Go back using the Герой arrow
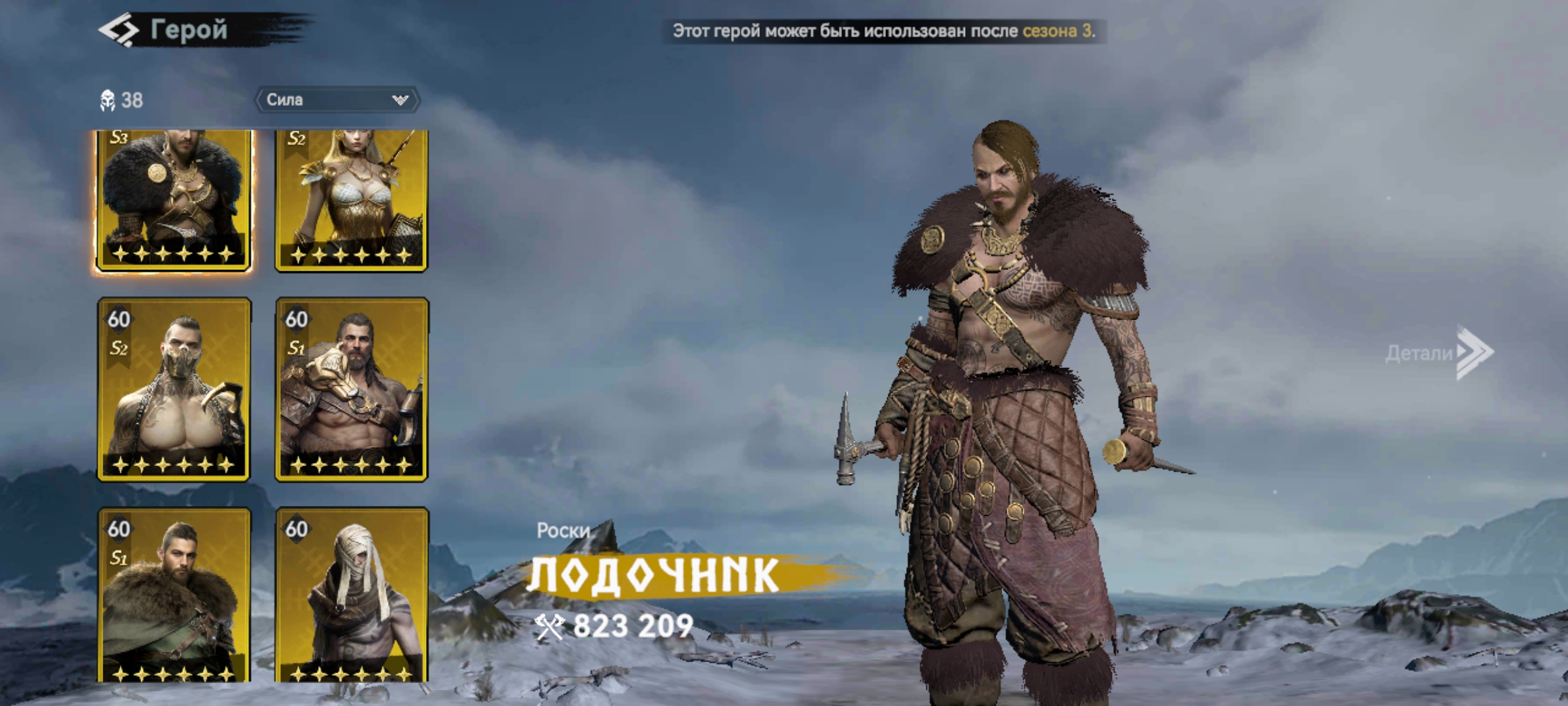This screenshot has height=706, width=1568. pos(119,31)
